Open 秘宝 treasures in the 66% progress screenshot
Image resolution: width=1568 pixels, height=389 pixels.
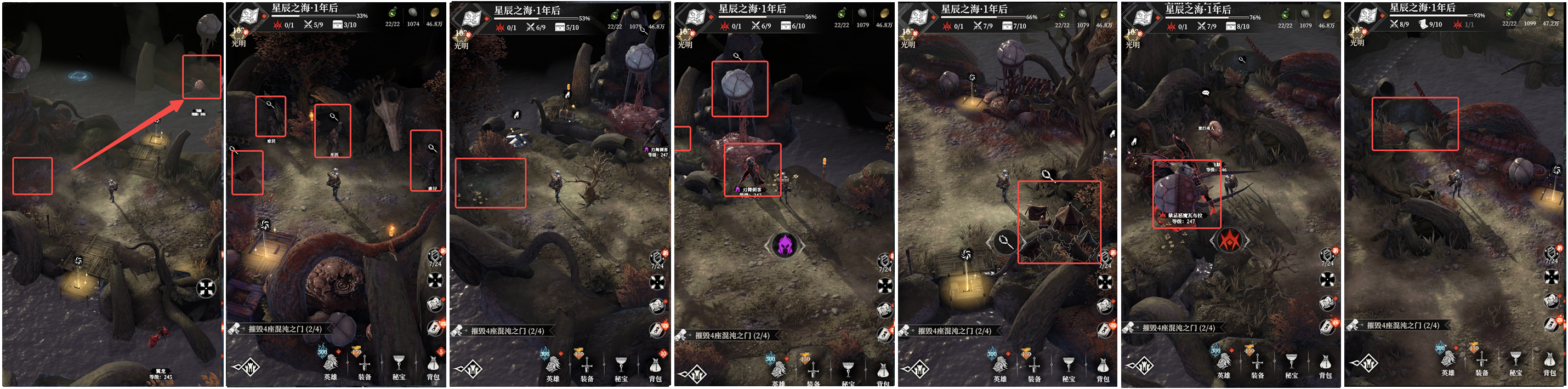click(x=1068, y=367)
